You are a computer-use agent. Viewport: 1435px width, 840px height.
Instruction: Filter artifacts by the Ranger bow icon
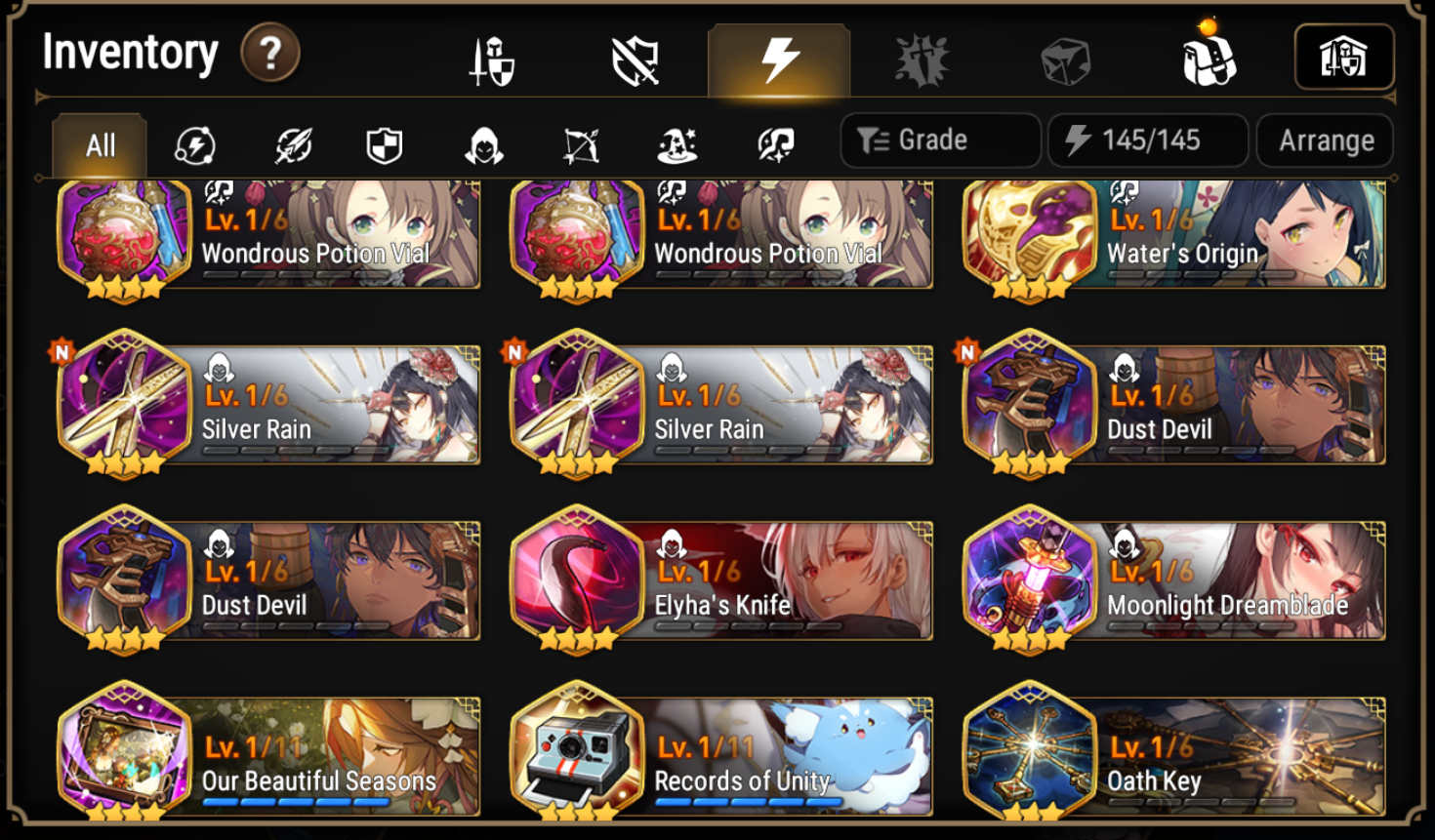pyautogui.click(x=580, y=145)
